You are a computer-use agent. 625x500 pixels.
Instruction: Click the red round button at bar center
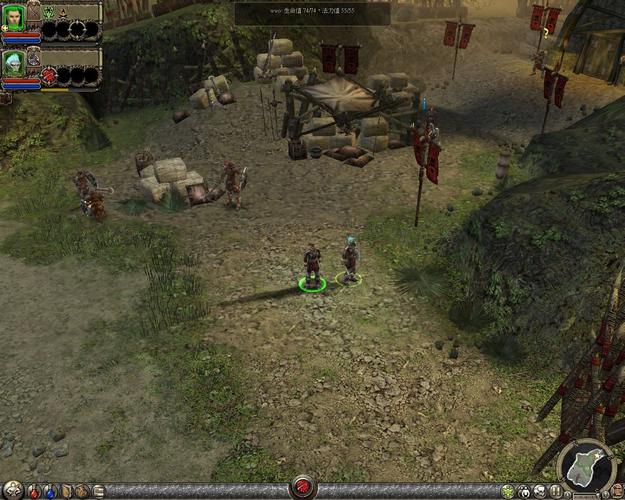point(302,489)
